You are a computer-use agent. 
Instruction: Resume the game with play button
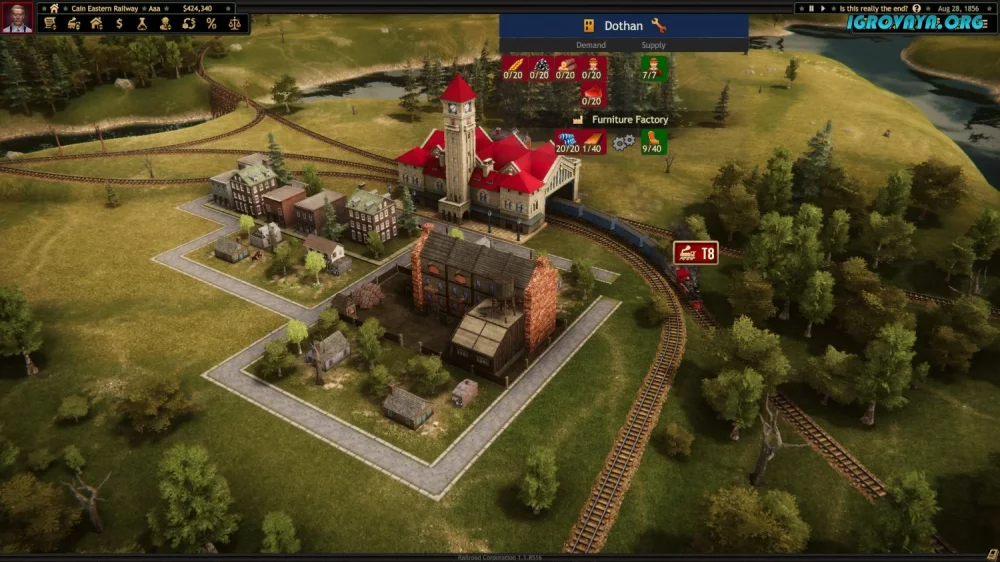[824, 8]
